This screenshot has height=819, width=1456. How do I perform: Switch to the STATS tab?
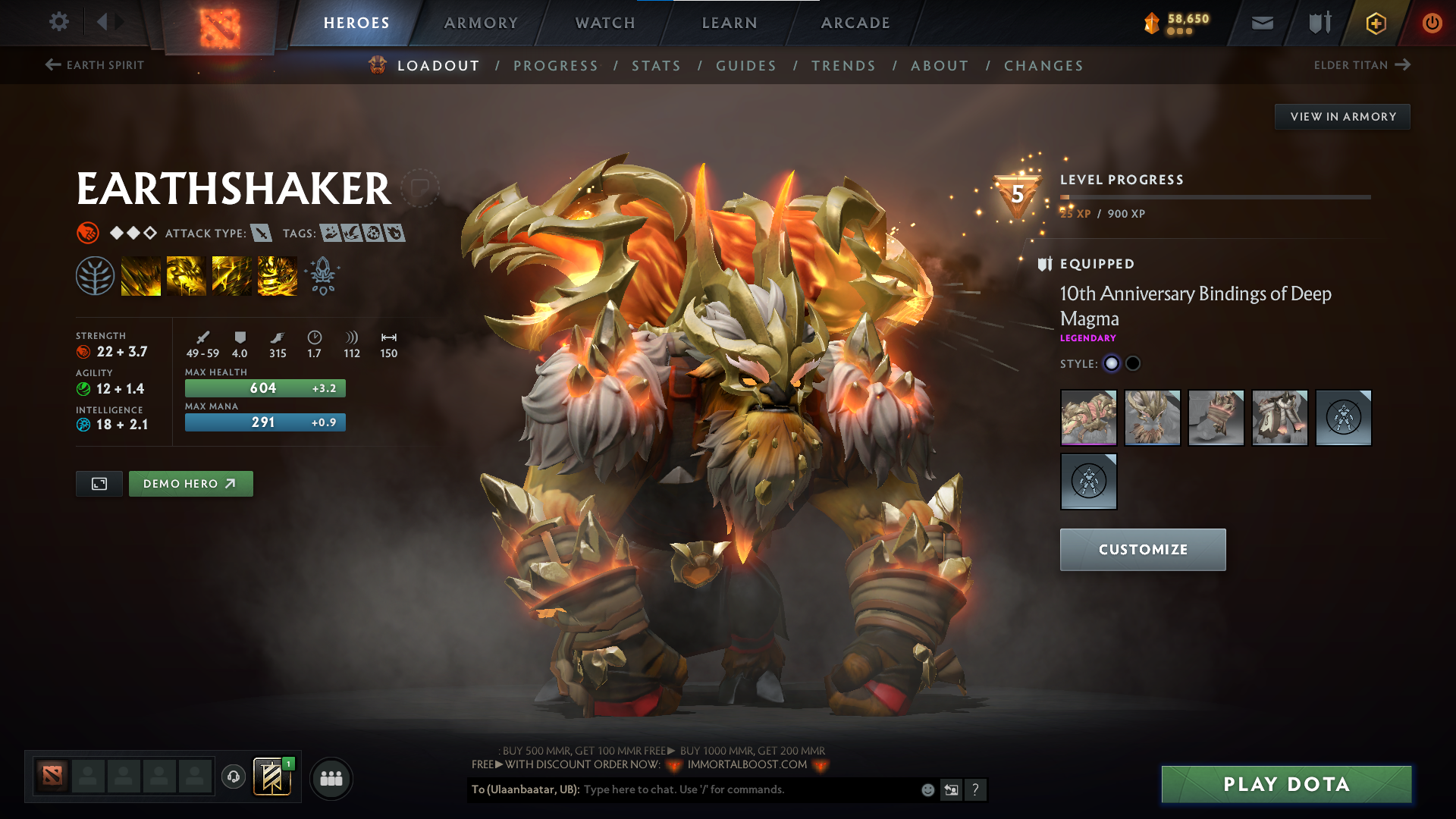pos(657,66)
